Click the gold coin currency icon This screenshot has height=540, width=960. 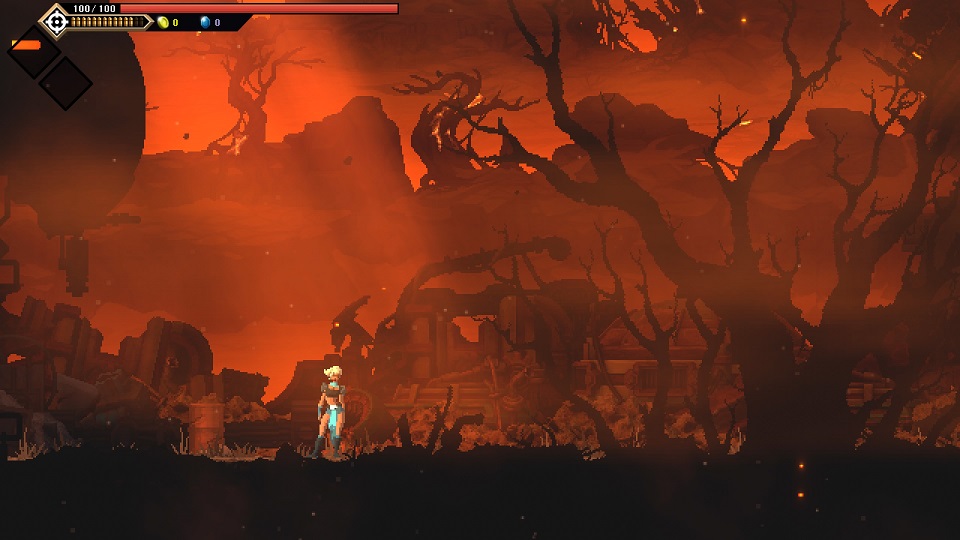(x=163, y=22)
